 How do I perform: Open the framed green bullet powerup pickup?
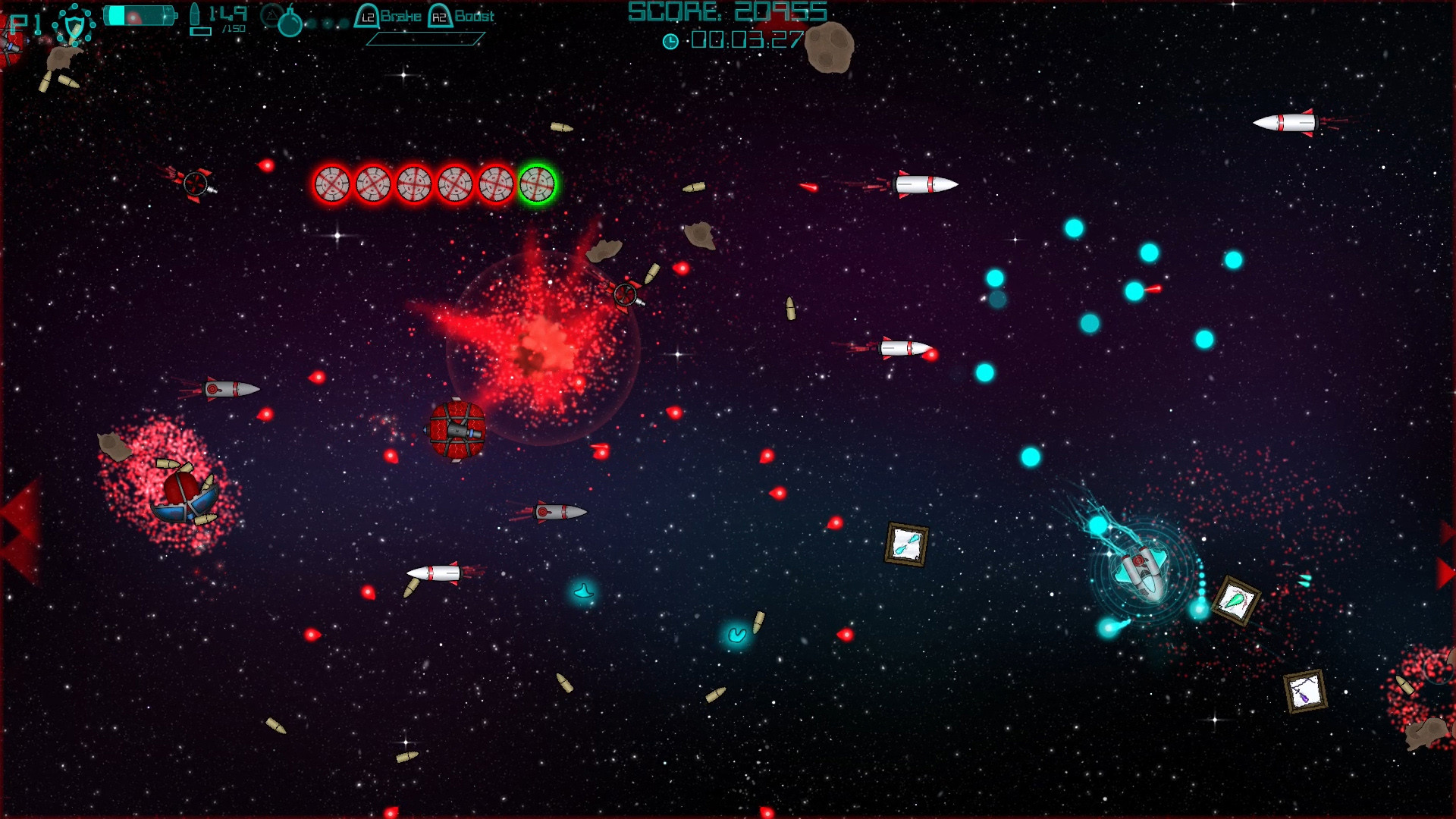coord(1236,601)
